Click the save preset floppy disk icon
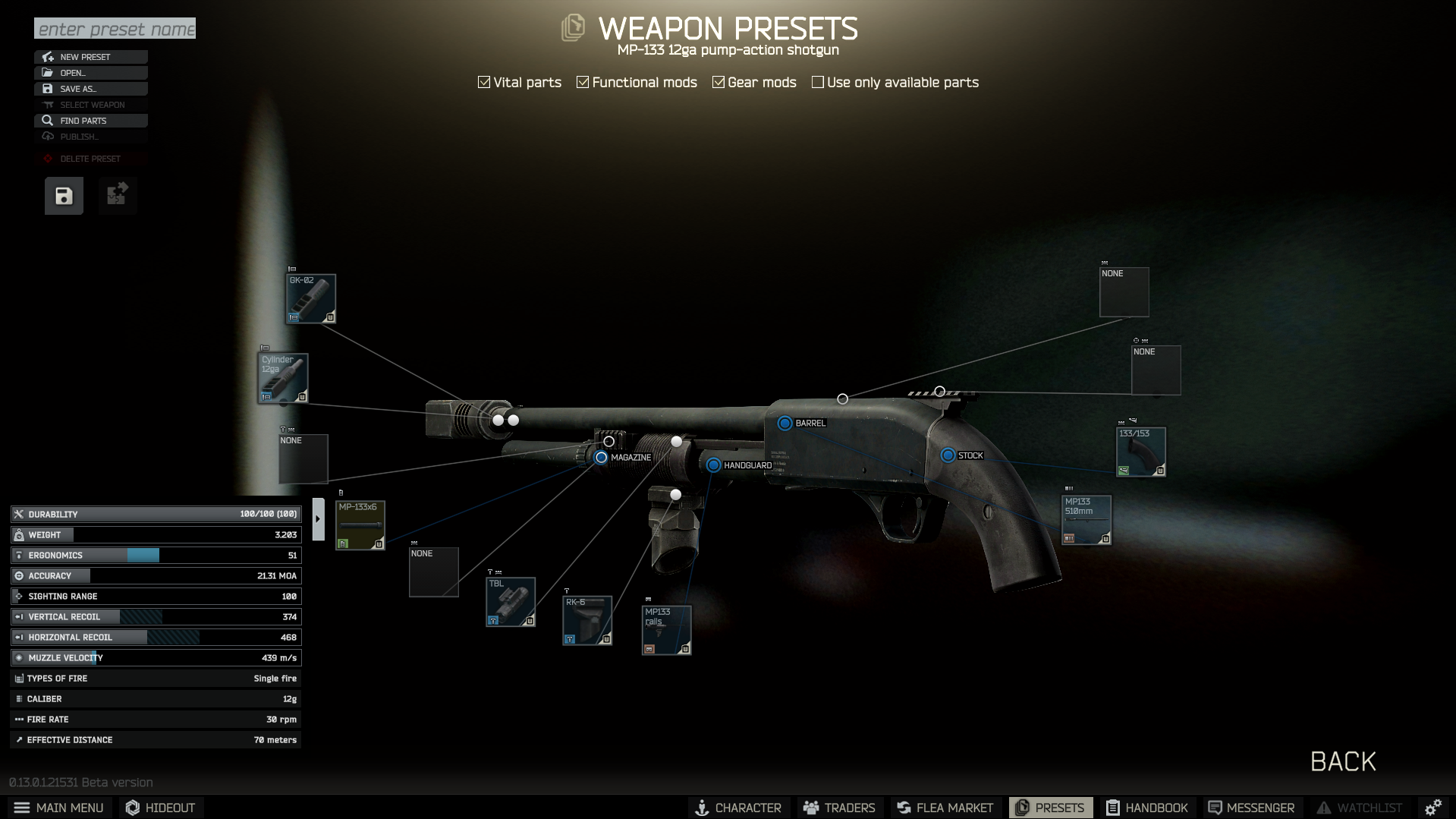The width and height of the screenshot is (1456, 819). click(x=63, y=195)
